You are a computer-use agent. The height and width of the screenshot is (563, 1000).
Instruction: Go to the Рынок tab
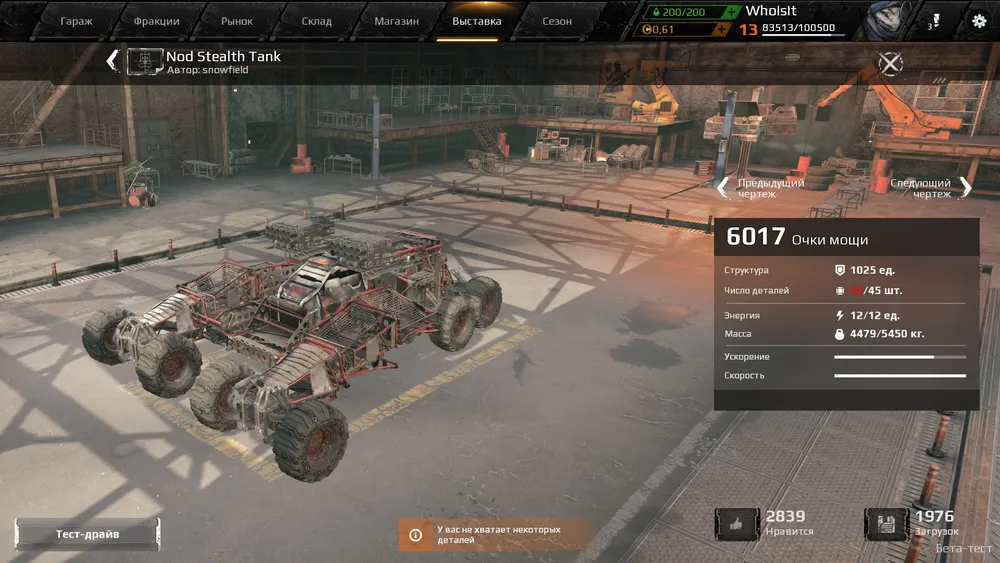click(x=237, y=21)
